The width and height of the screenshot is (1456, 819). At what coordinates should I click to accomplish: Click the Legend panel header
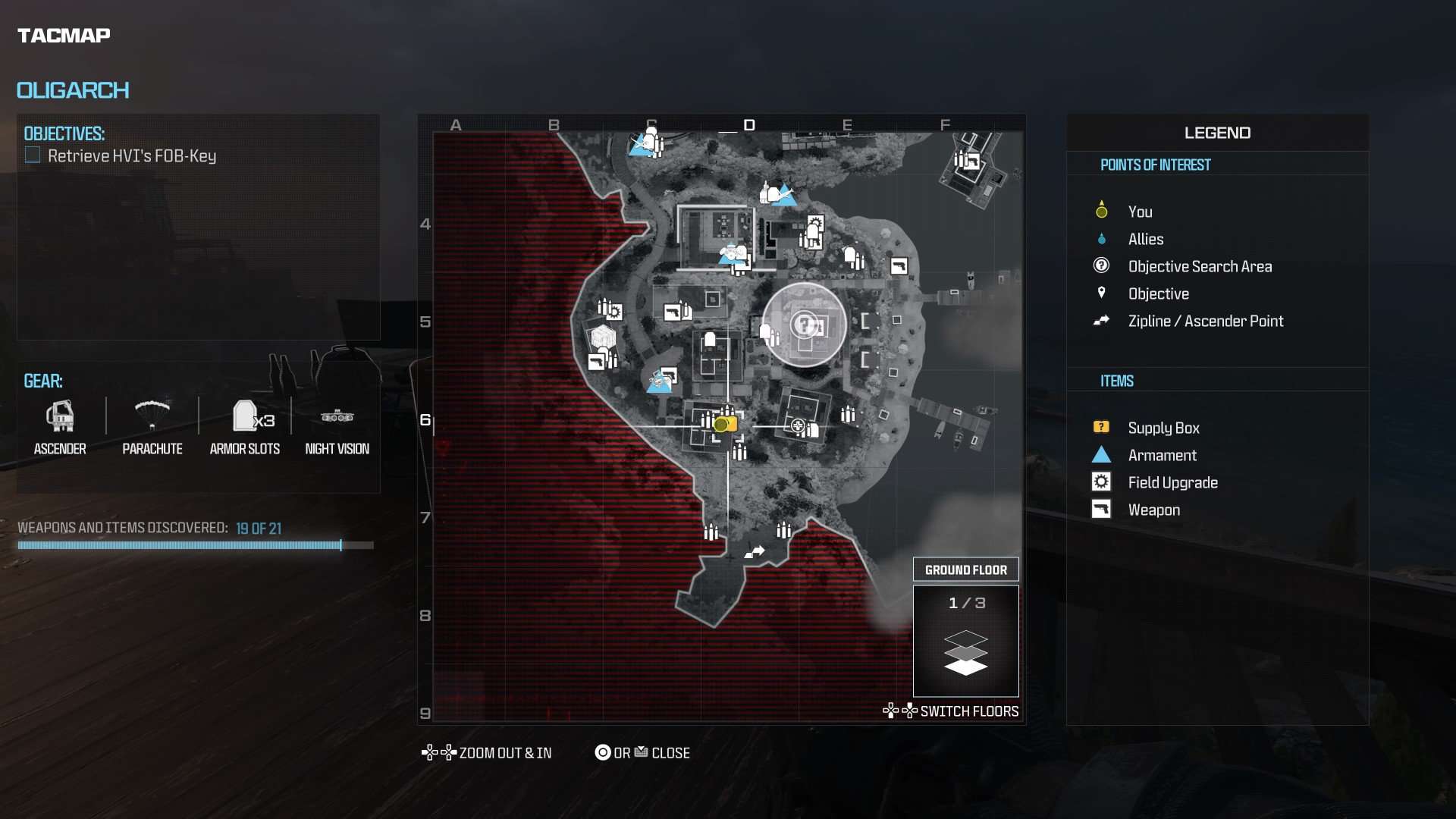pos(1217,132)
